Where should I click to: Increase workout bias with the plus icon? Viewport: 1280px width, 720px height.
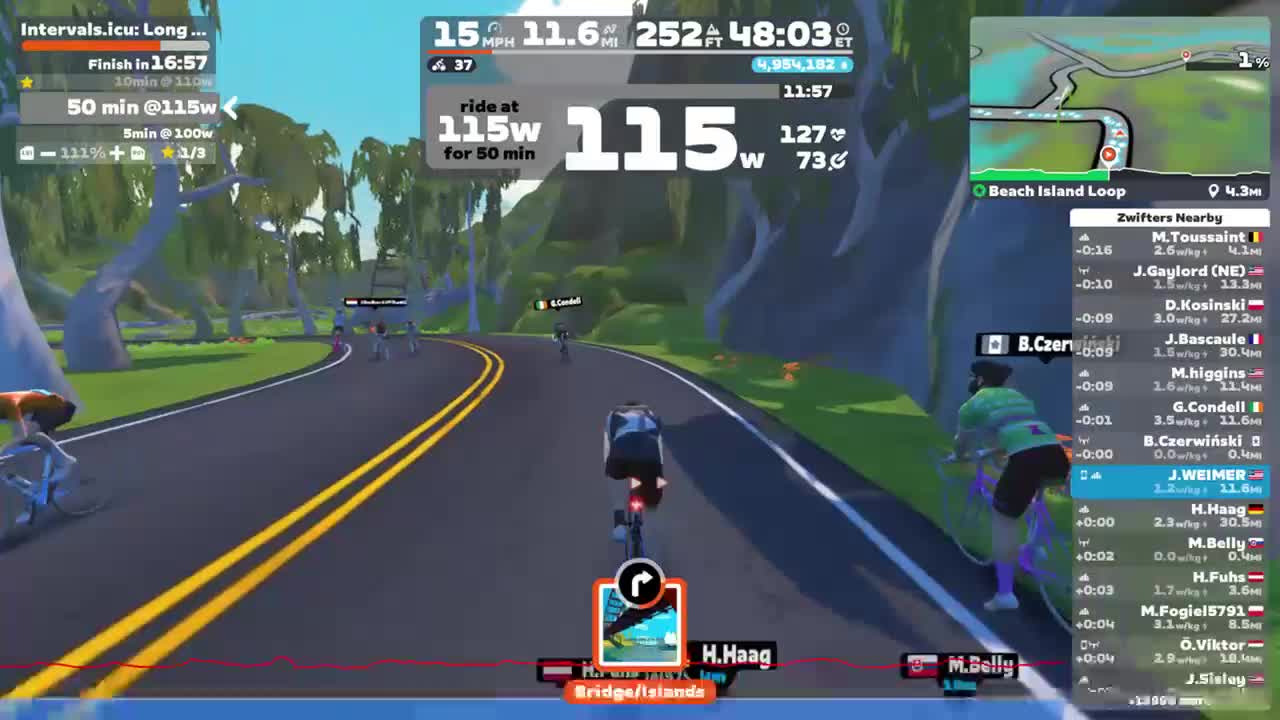coord(117,152)
